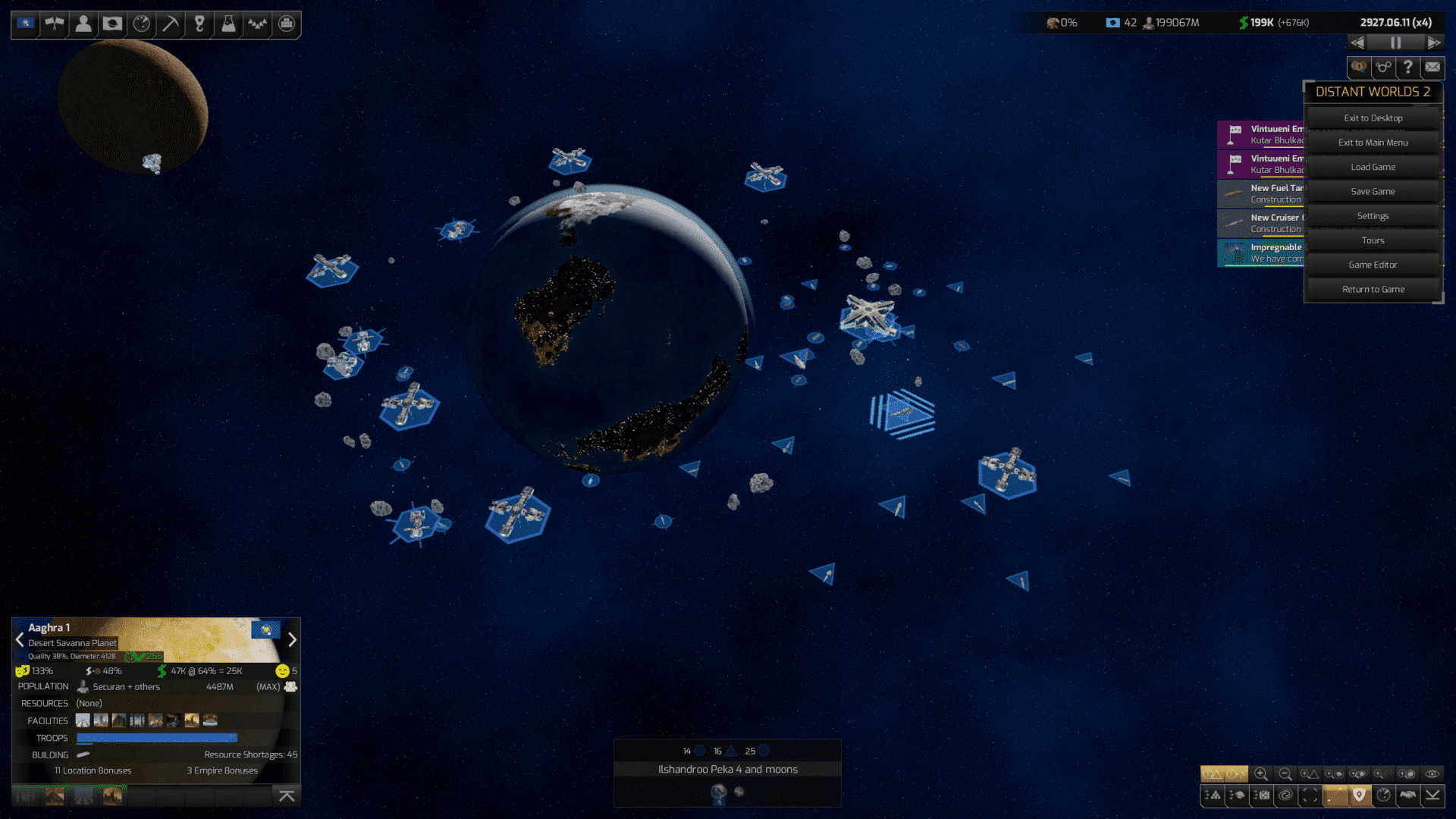Open Settings from the Distant Worlds 2 menu
Viewport: 1456px width, 819px height.
[x=1373, y=215]
